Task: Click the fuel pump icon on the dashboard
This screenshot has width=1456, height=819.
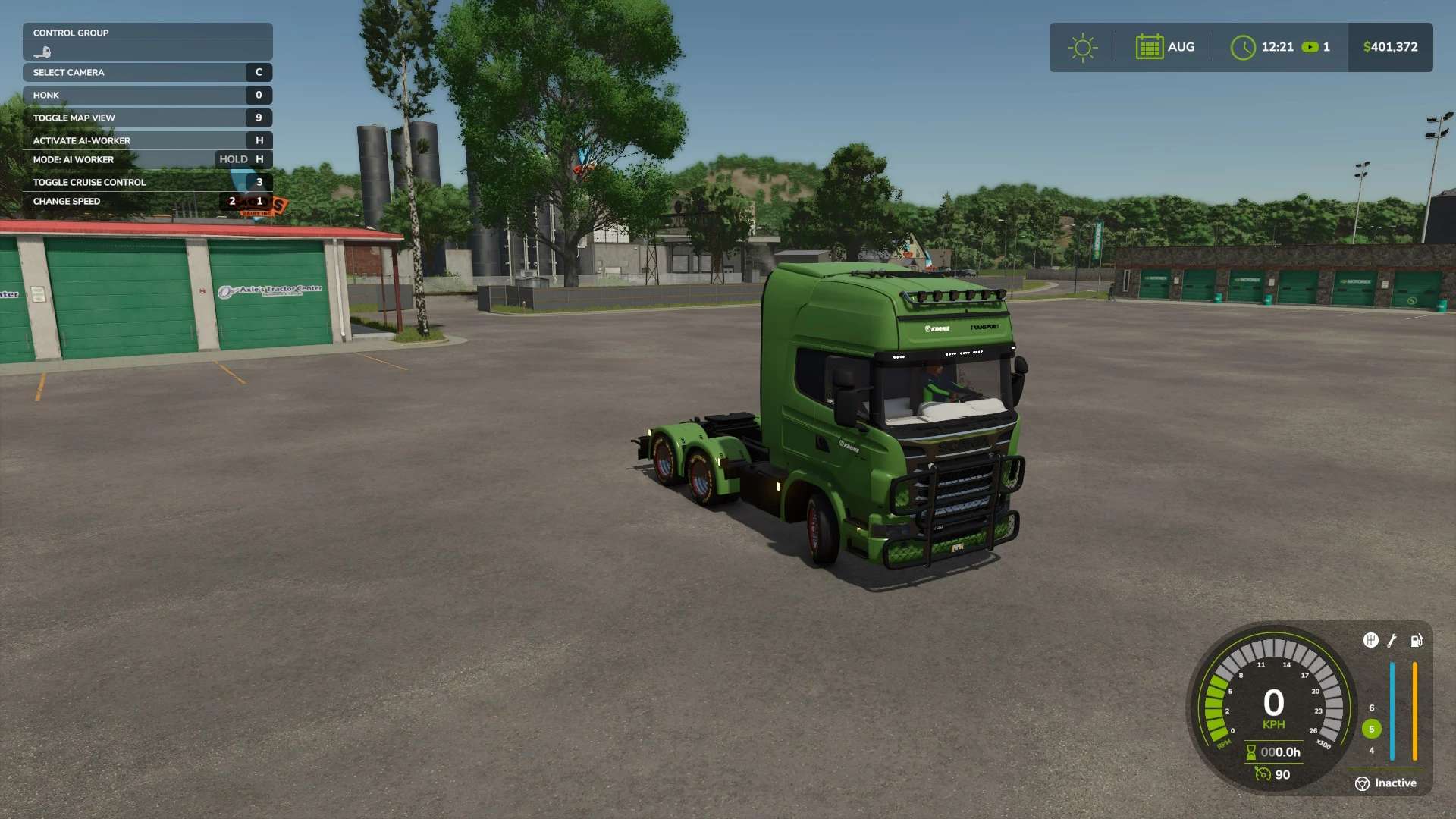Action: [x=1417, y=641]
